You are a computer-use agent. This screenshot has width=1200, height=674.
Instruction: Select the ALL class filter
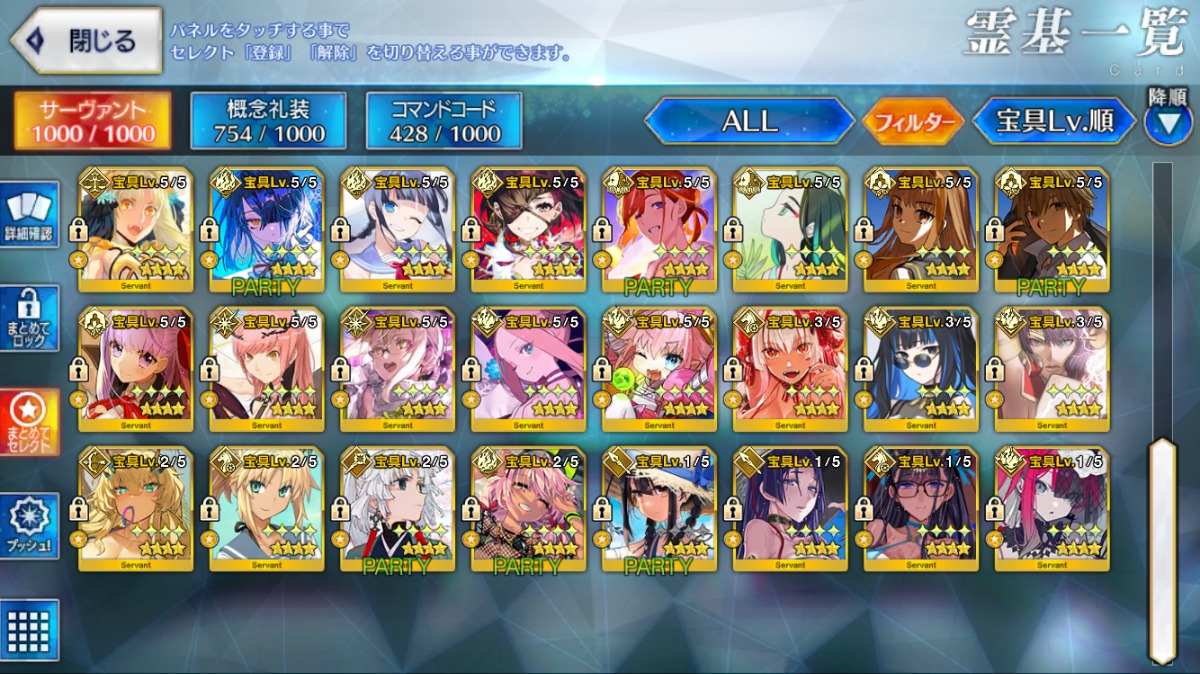[x=749, y=121]
